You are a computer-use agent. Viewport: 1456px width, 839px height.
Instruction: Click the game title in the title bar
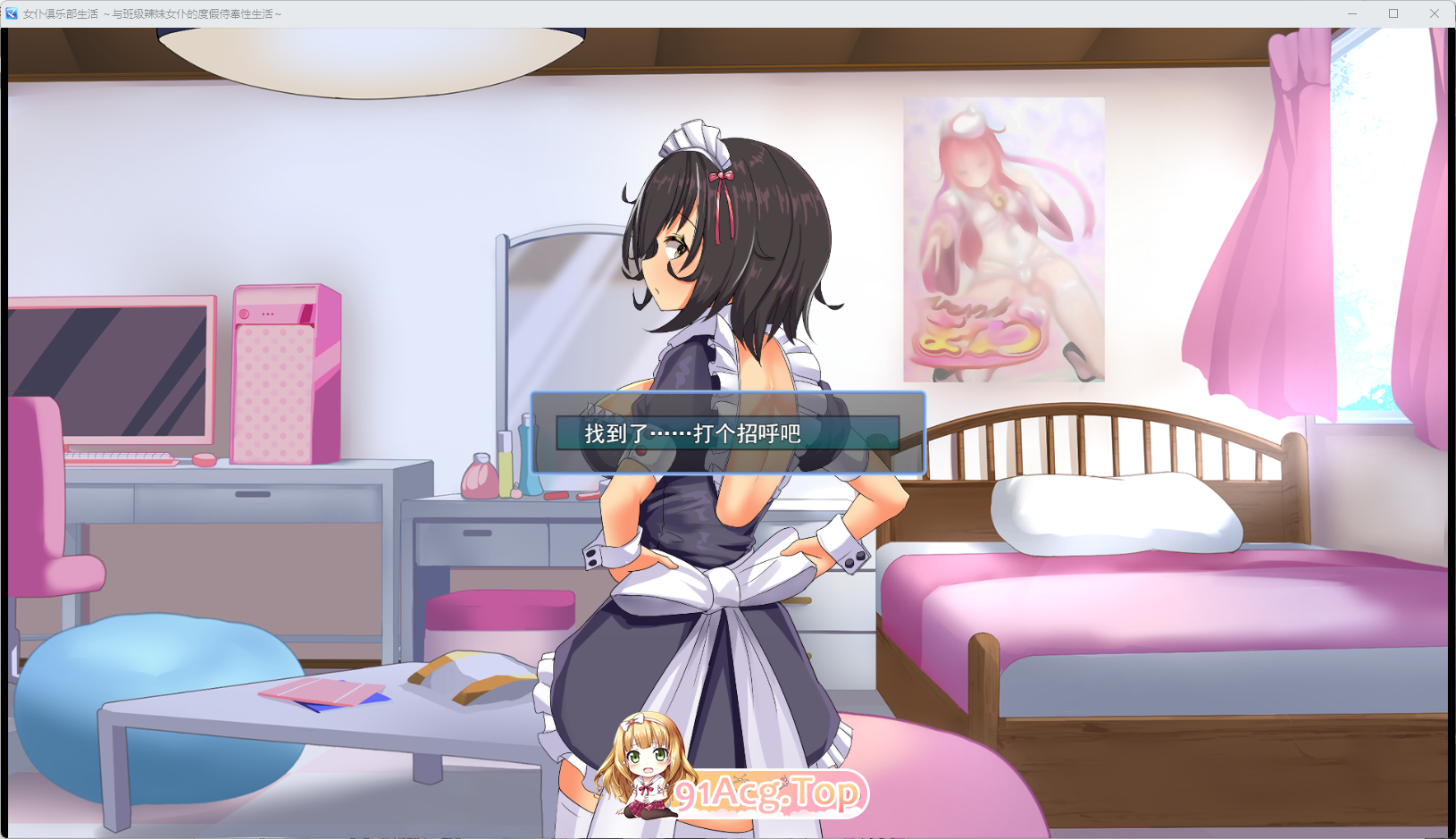point(152,13)
